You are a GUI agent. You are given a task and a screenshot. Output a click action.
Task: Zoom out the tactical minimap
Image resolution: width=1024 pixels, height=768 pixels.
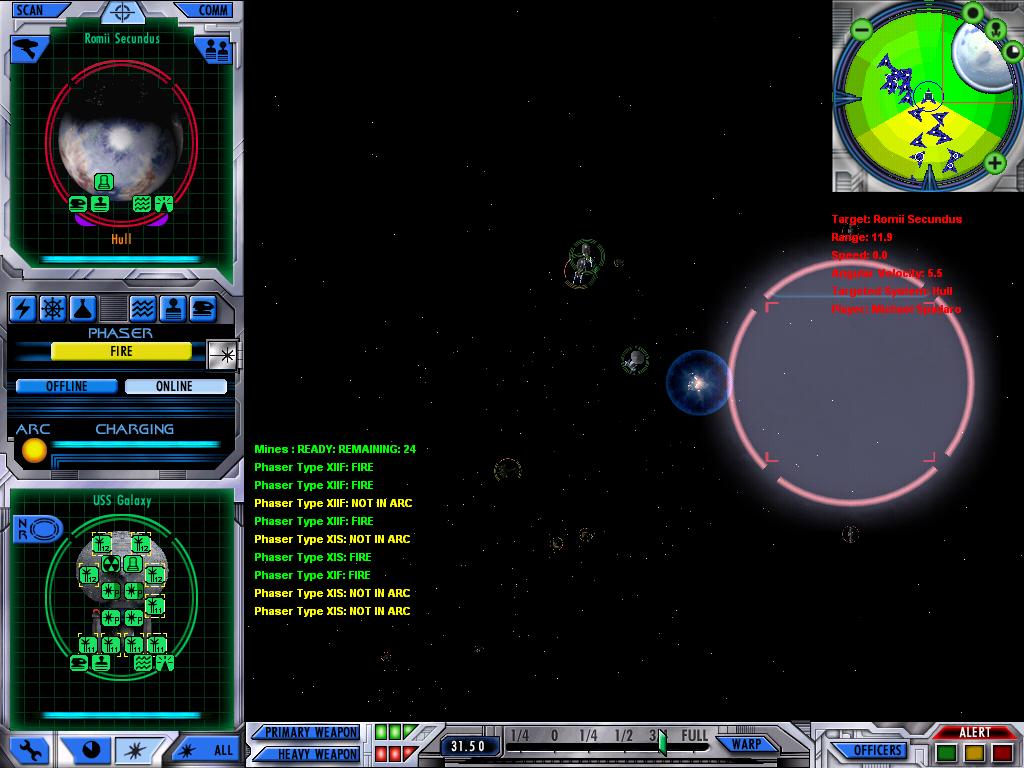(x=863, y=30)
